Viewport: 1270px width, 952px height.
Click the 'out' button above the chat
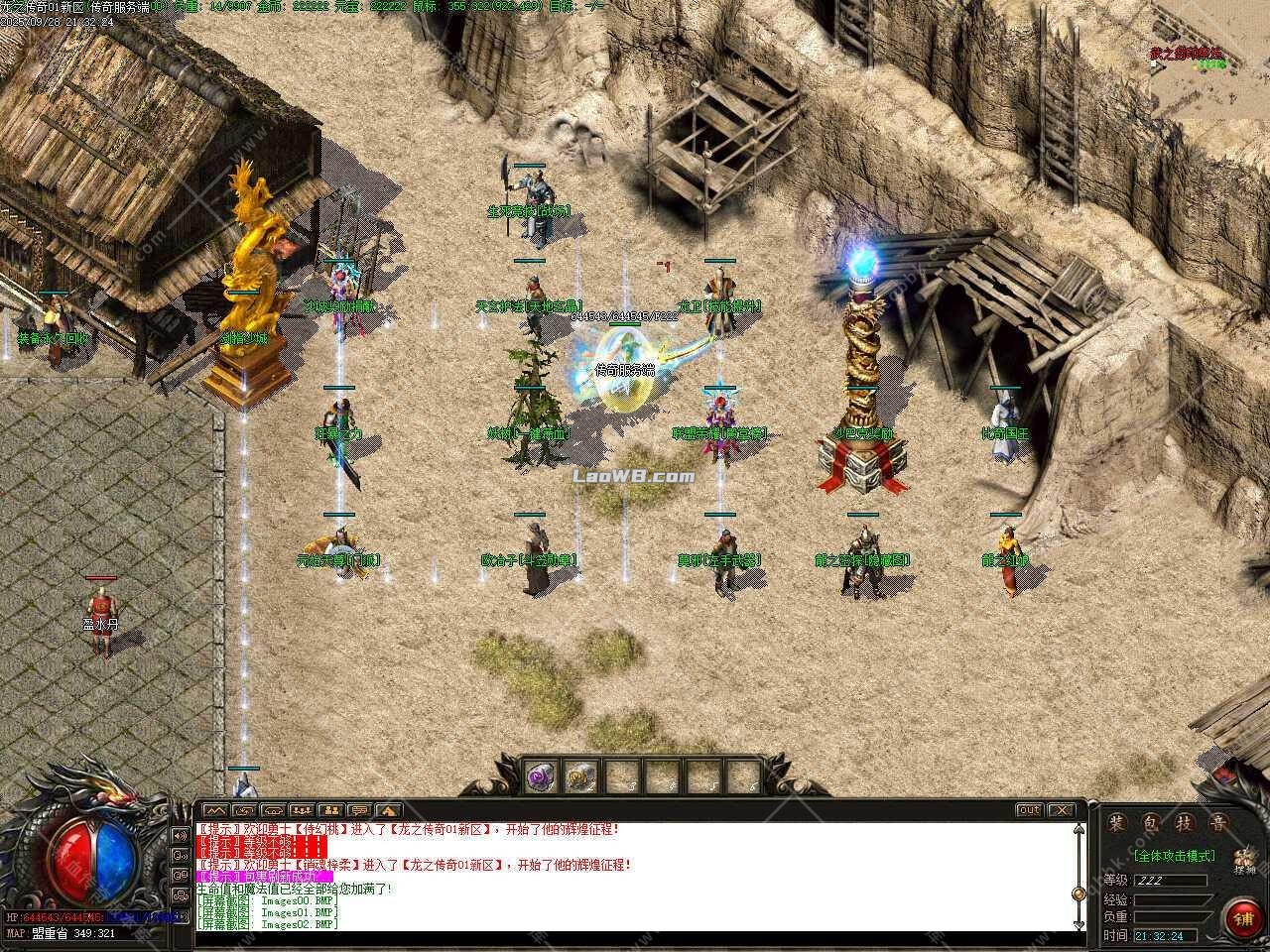click(x=1030, y=810)
